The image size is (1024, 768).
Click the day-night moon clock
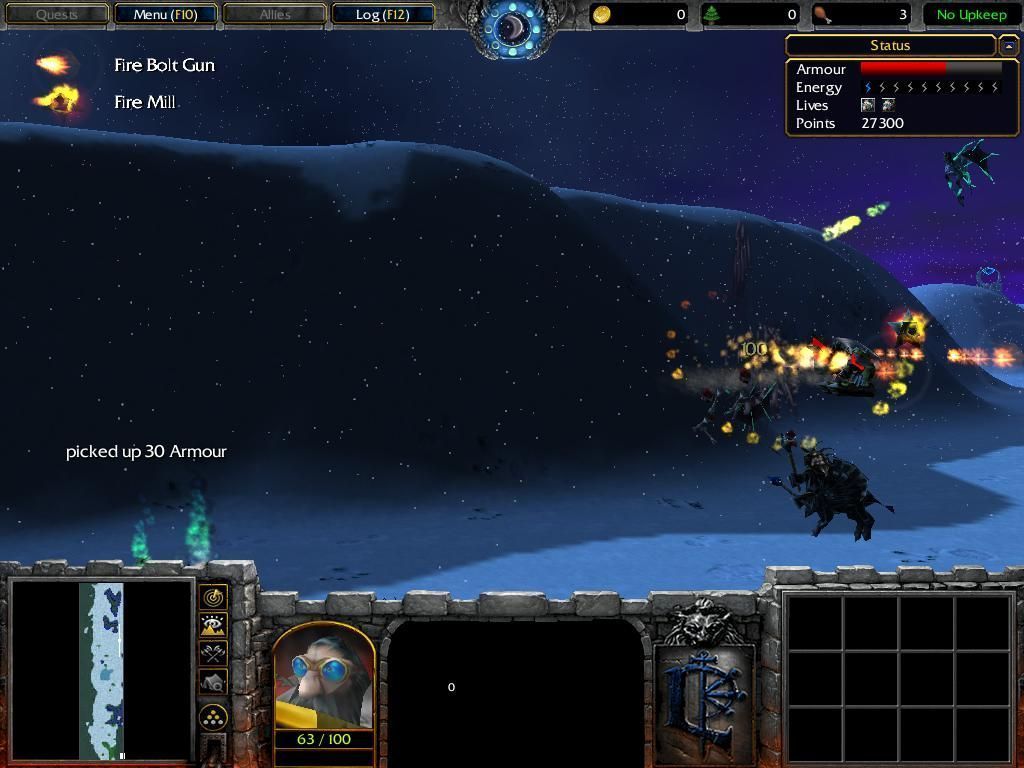coord(513,27)
